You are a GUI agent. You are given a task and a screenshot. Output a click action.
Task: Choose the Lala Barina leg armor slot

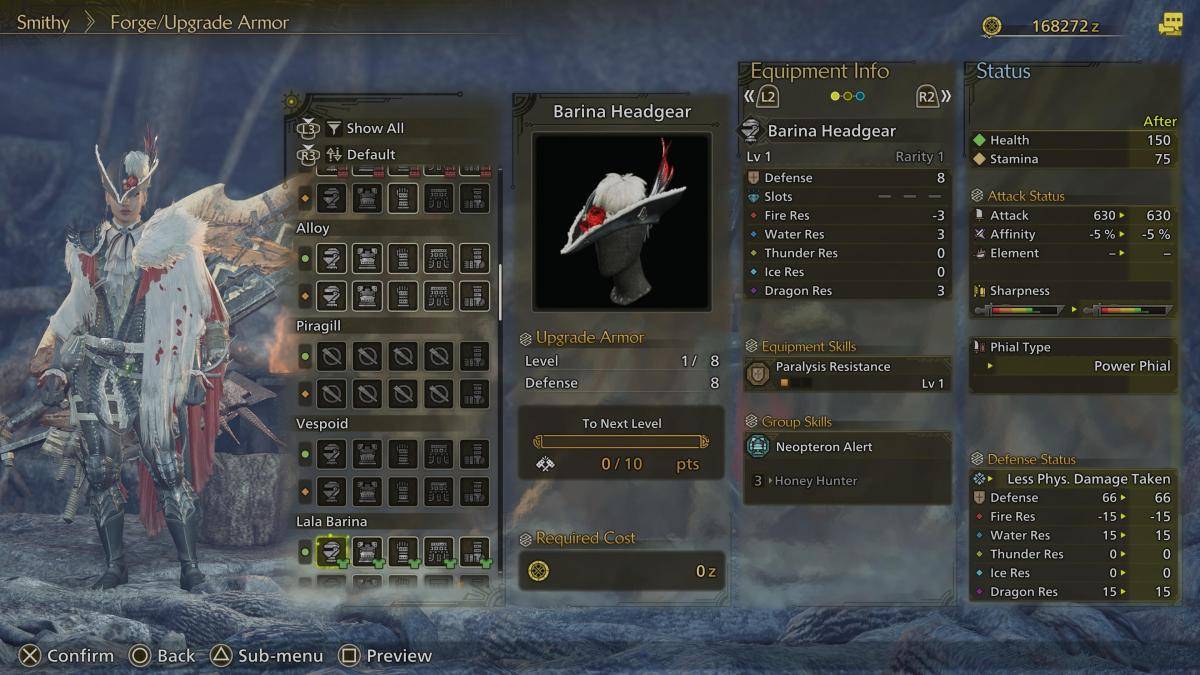tap(474, 551)
